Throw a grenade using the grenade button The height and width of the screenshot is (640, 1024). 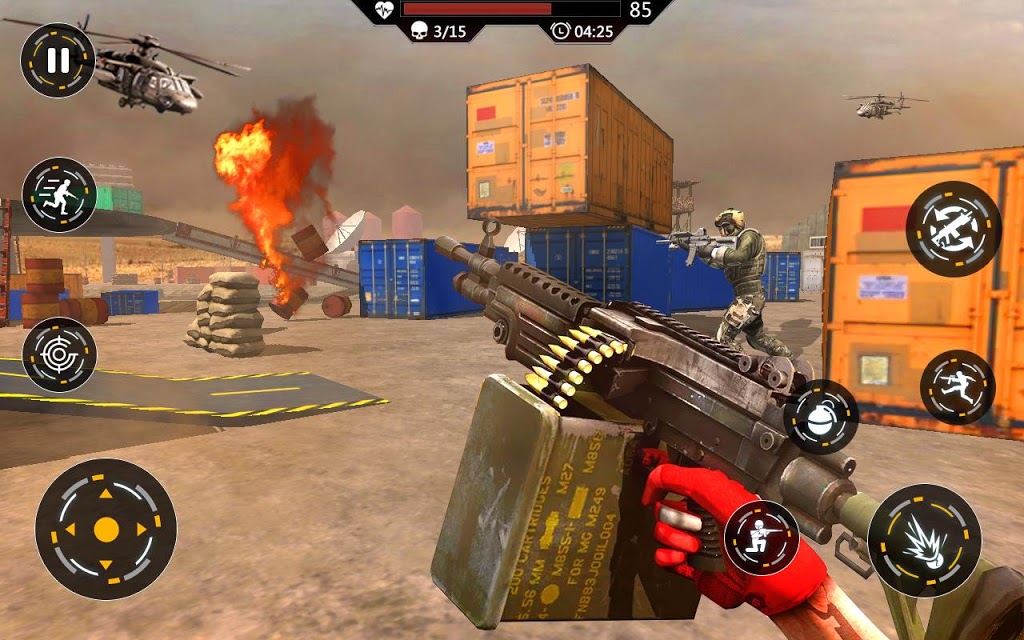click(x=822, y=417)
